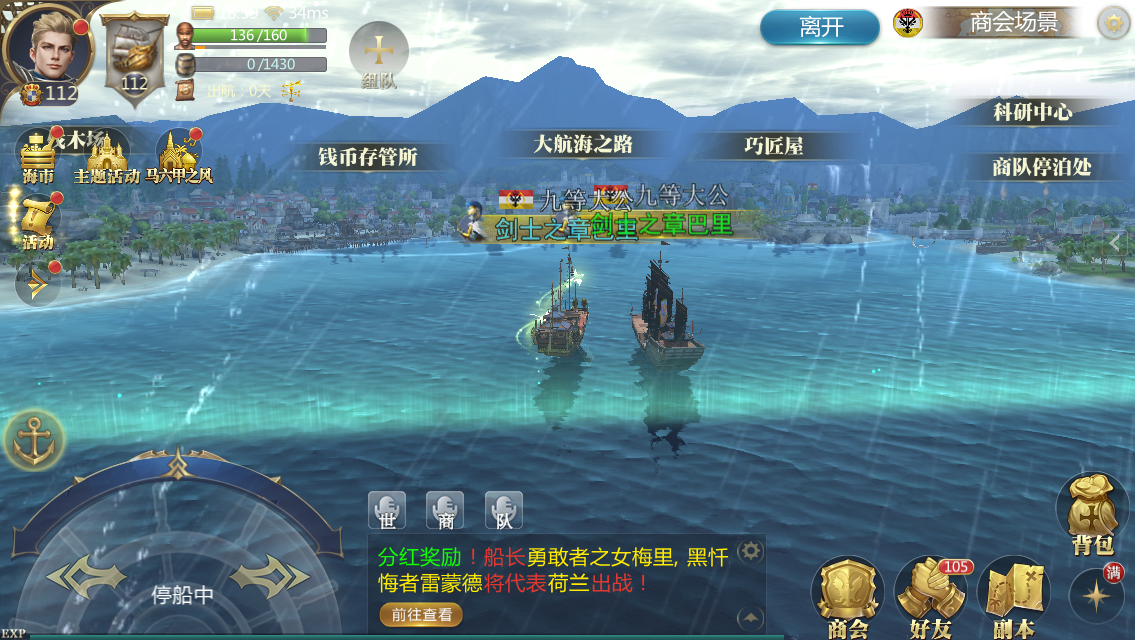This screenshot has height=640, width=1135.
Task: Open the 背包 backpack inventory
Action: [1092, 513]
